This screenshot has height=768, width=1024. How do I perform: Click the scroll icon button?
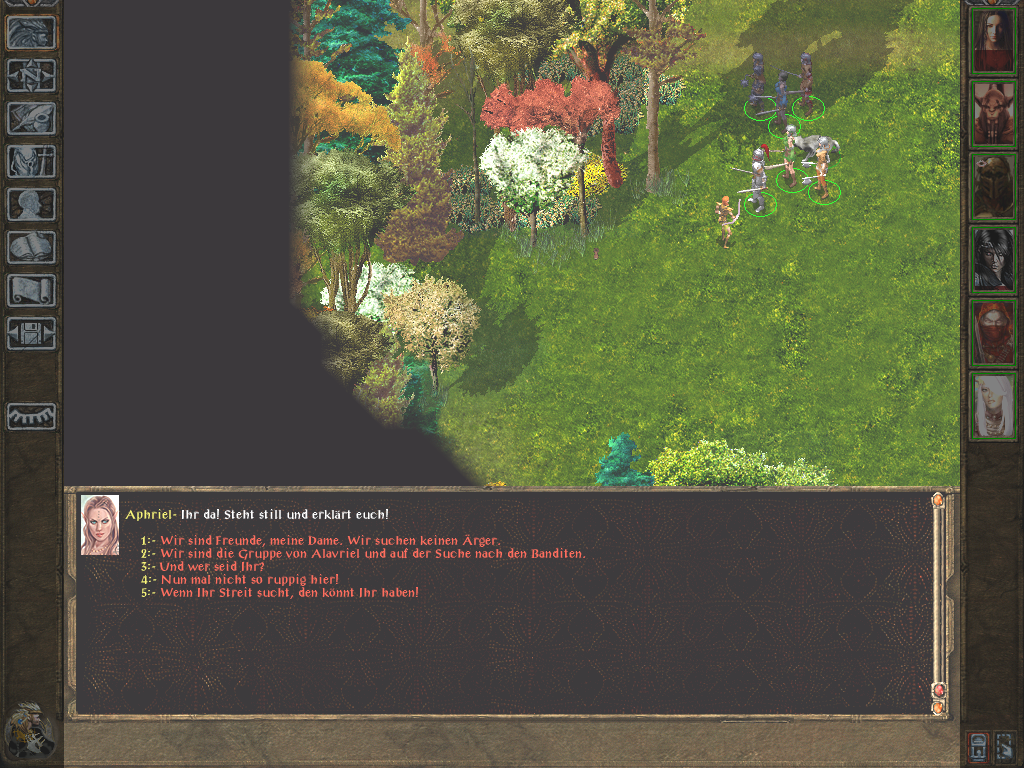31,290
